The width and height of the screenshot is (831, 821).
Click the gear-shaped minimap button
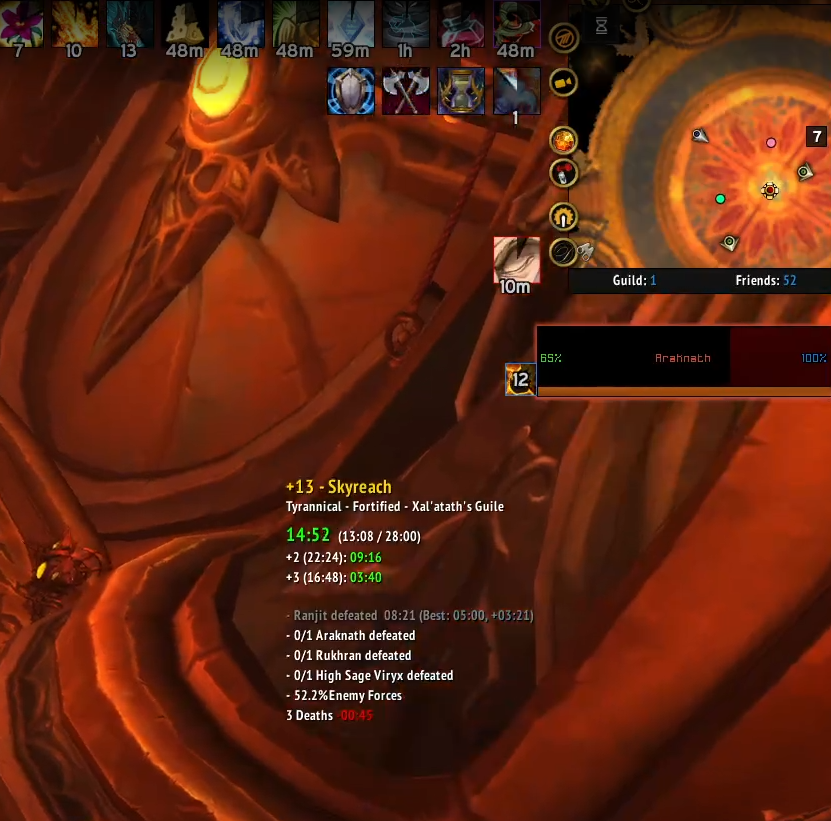click(x=564, y=216)
